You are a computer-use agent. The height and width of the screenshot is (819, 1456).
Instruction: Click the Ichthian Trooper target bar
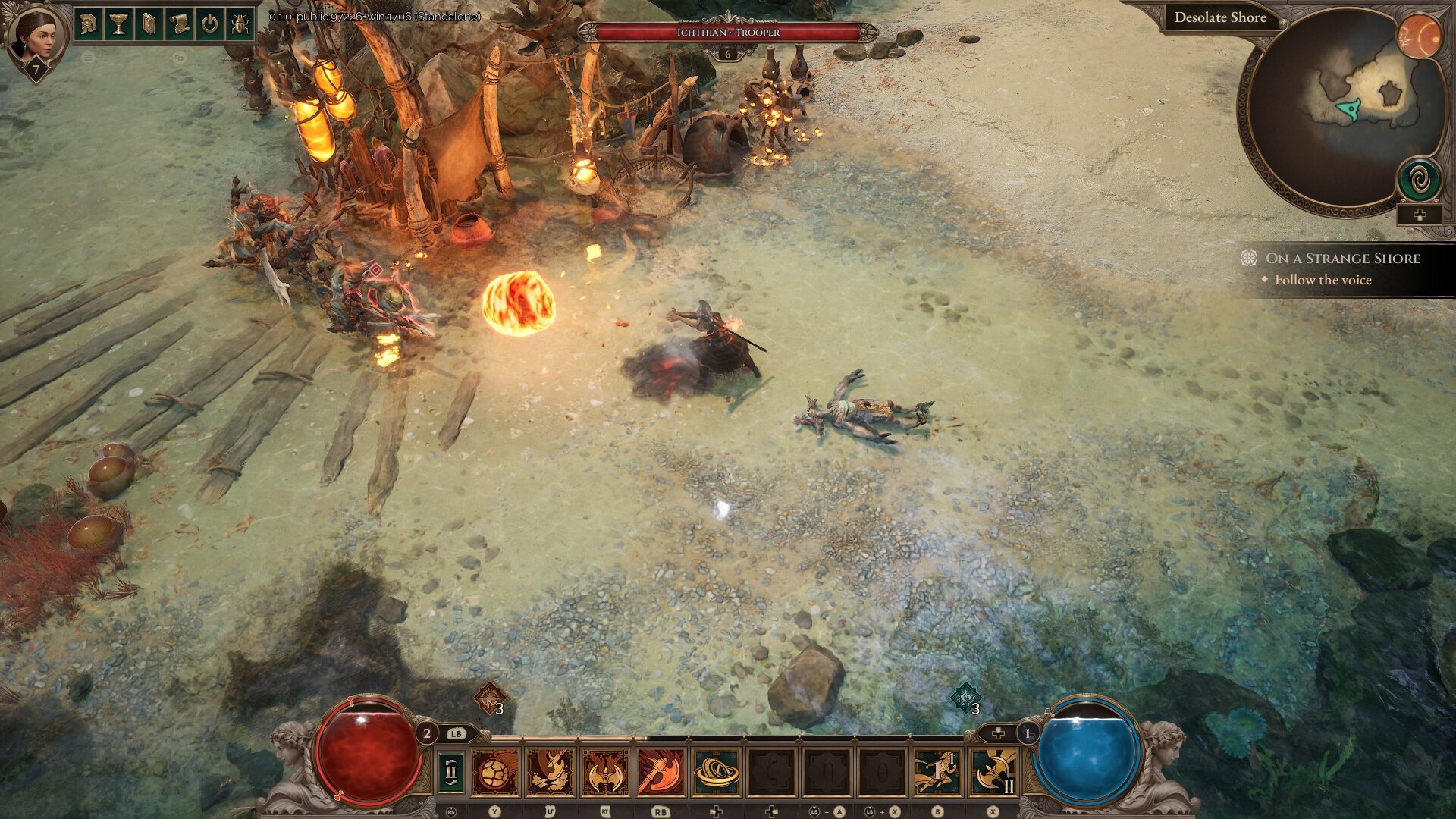(728, 33)
